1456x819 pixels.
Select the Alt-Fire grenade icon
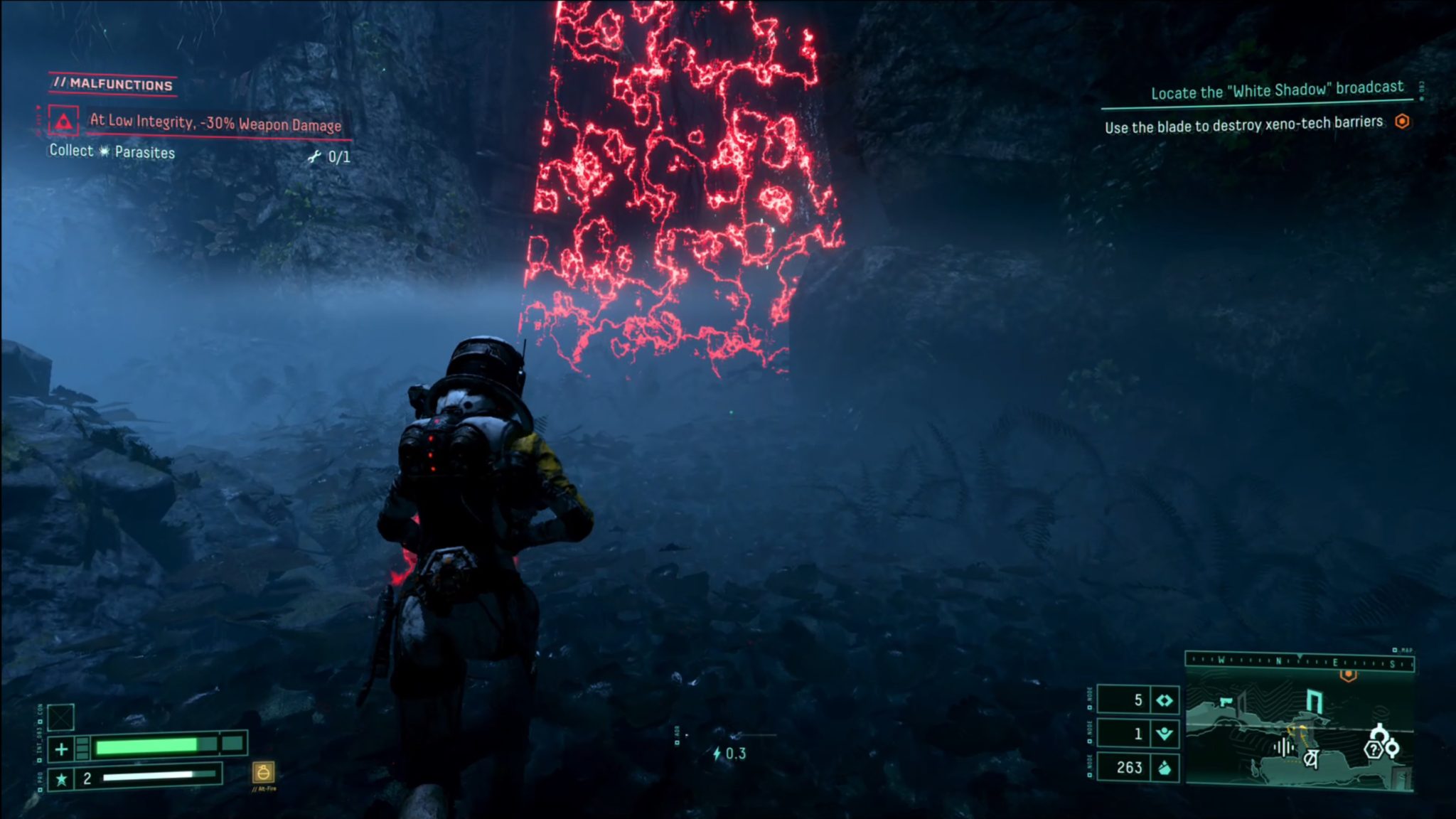pyautogui.click(x=263, y=772)
